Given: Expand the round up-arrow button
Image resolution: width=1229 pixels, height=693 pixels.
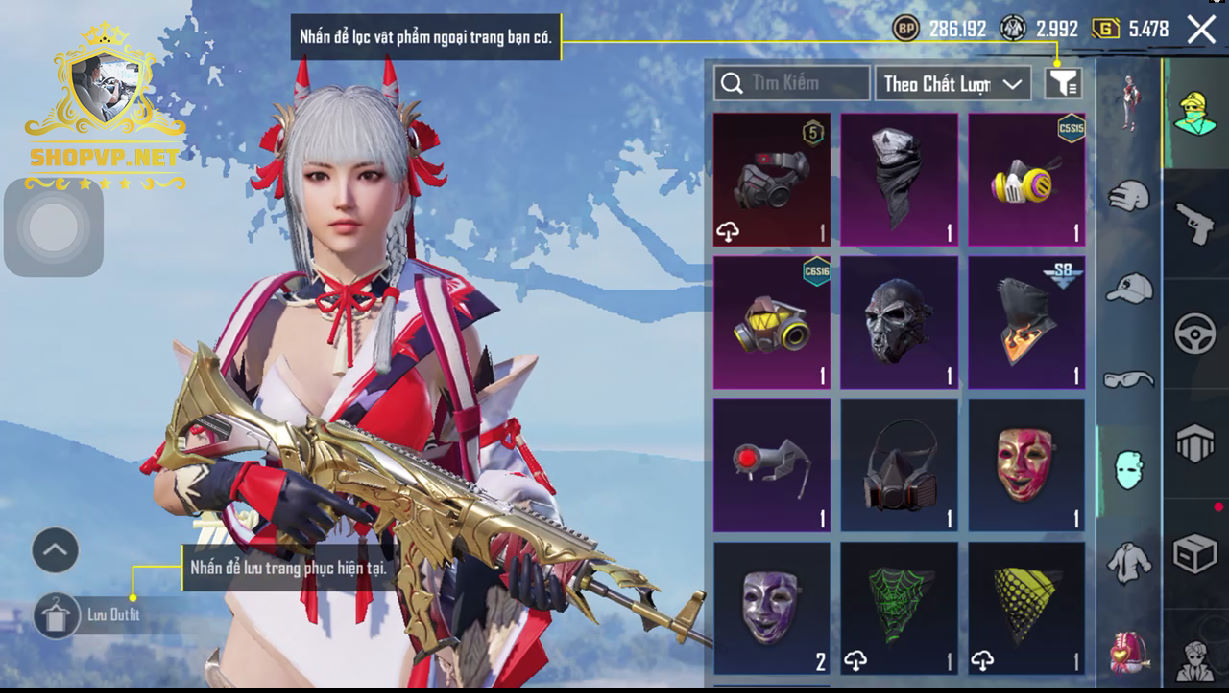Looking at the screenshot, I should [x=56, y=550].
